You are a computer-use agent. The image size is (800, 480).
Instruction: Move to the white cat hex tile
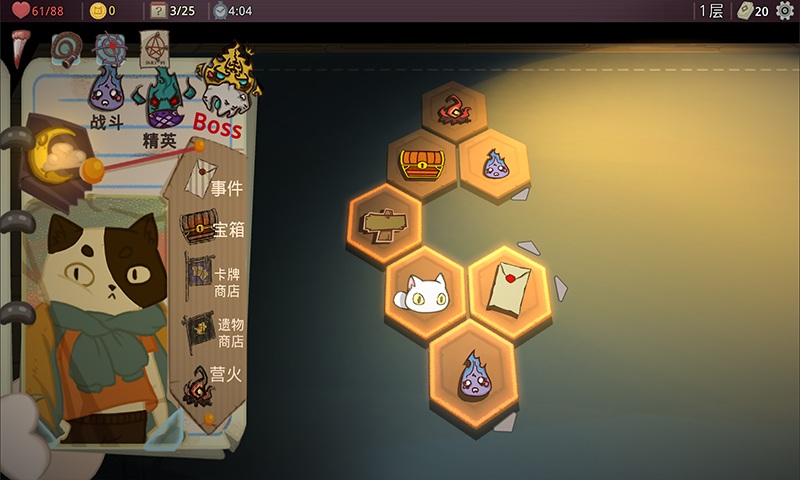pyautogui.click(x=422, y=290)
